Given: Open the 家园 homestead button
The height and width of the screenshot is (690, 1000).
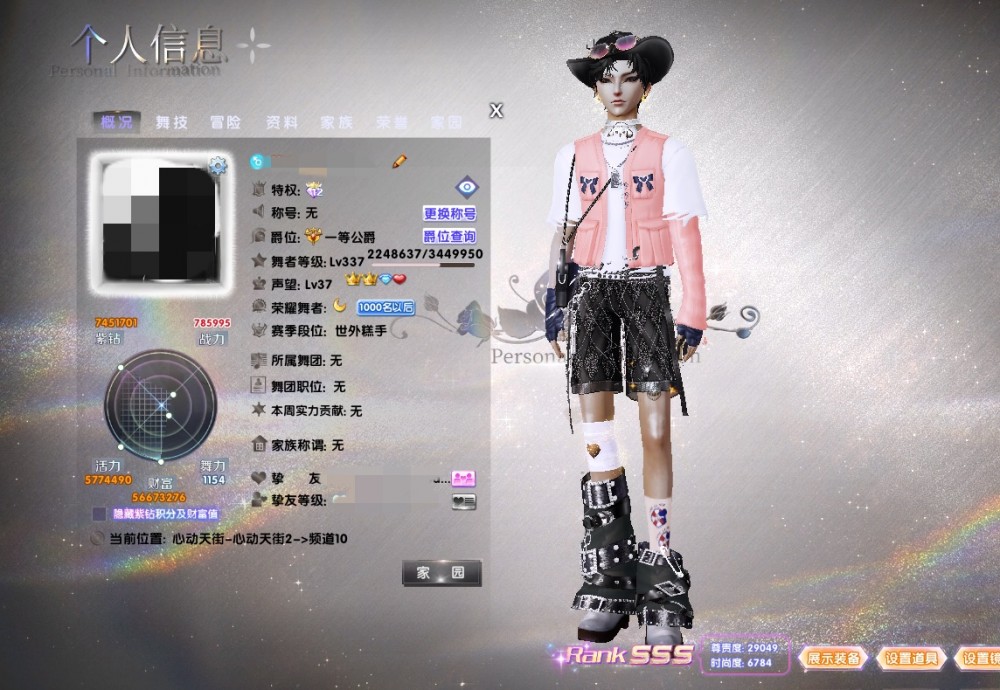Looking at the screenshot, I should click(x=441, y=573).
